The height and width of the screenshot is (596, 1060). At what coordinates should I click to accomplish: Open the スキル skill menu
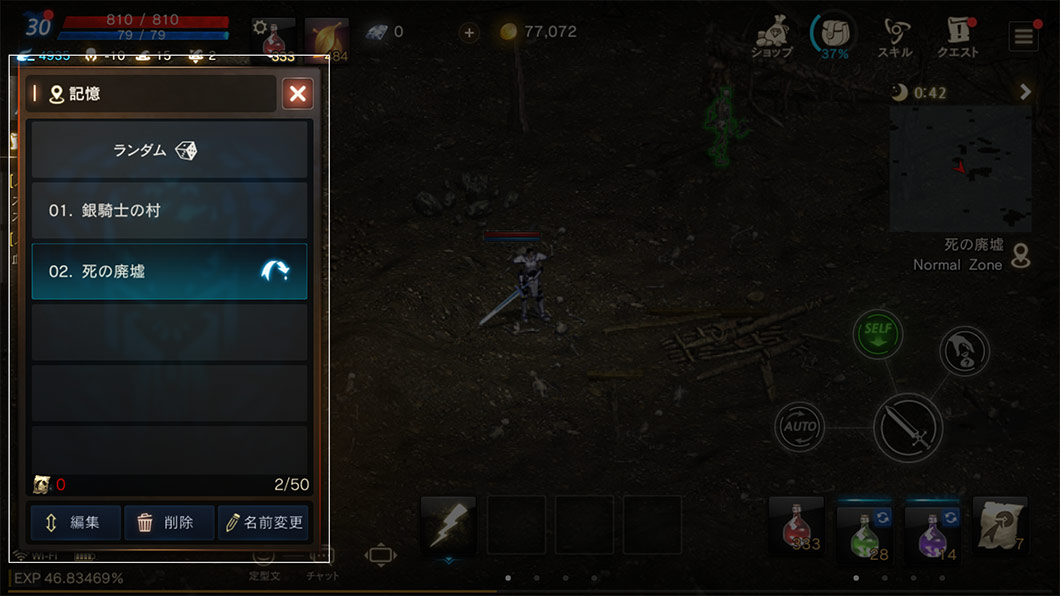coord(893,38)
